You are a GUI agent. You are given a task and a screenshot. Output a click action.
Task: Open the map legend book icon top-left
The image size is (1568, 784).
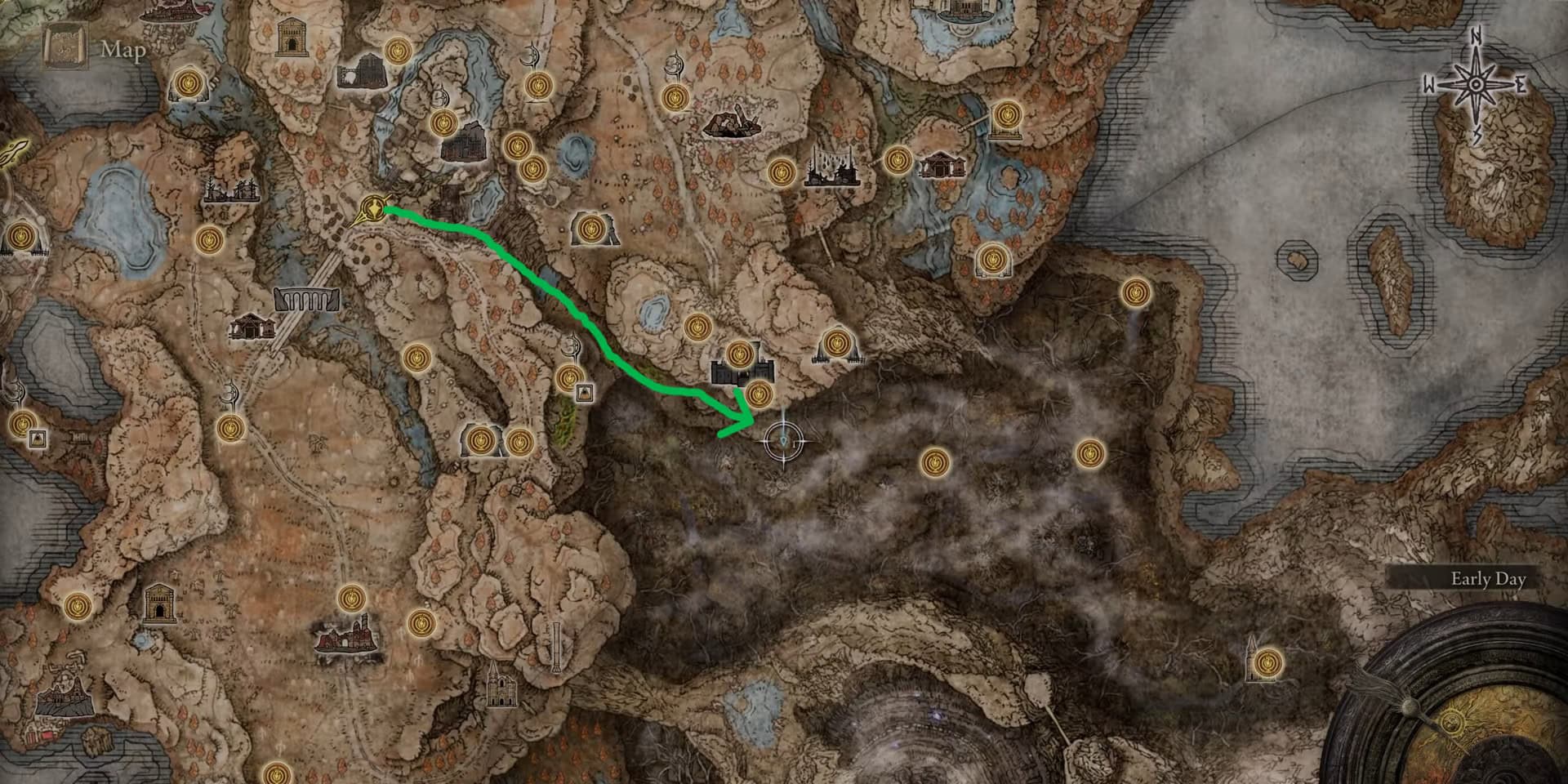tap(65, 45)
